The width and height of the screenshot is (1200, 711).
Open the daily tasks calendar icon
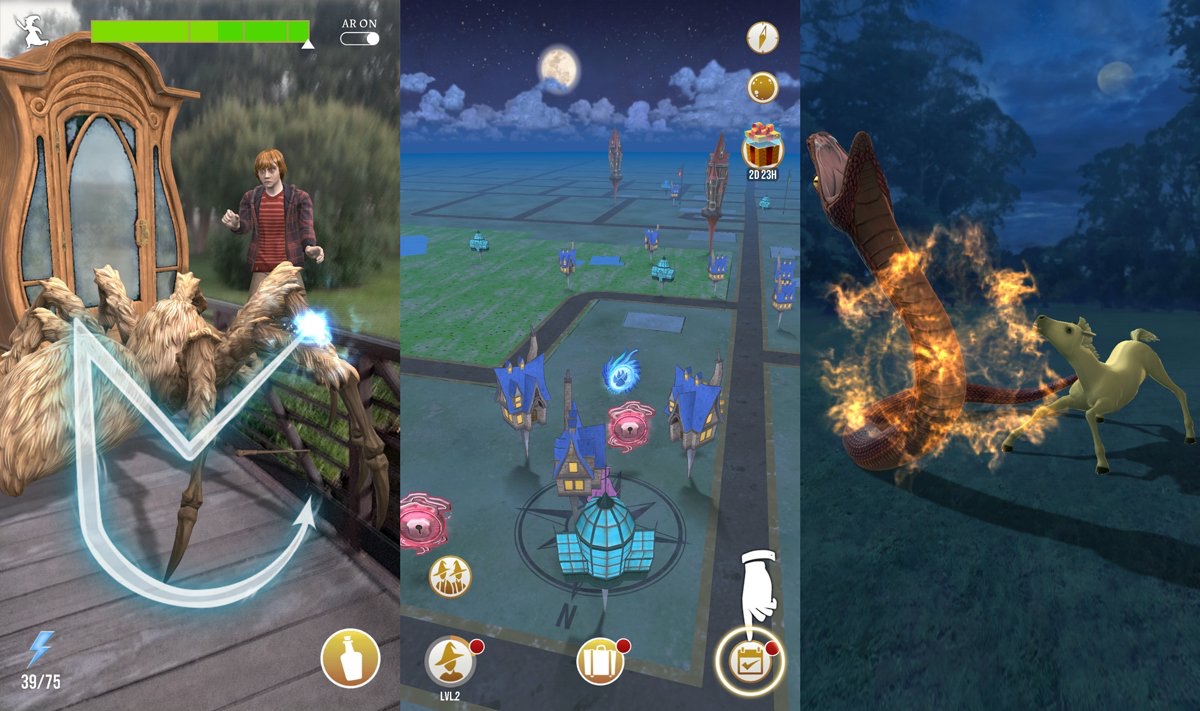[x=749, y=660]
